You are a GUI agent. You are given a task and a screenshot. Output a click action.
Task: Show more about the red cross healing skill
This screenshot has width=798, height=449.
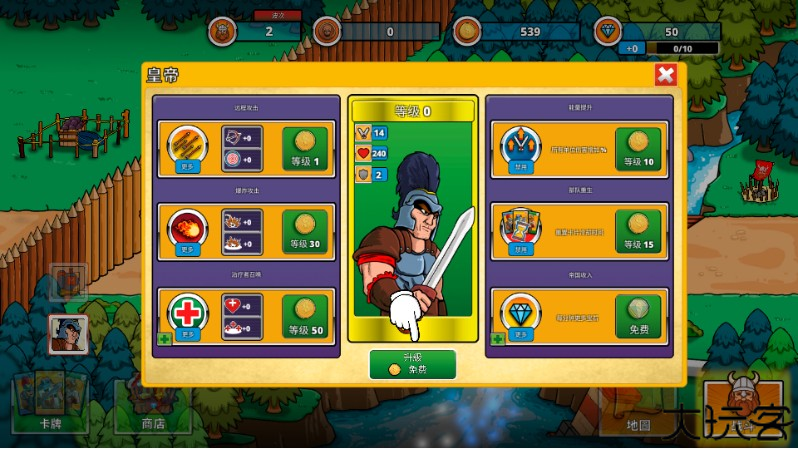point(187,316)
